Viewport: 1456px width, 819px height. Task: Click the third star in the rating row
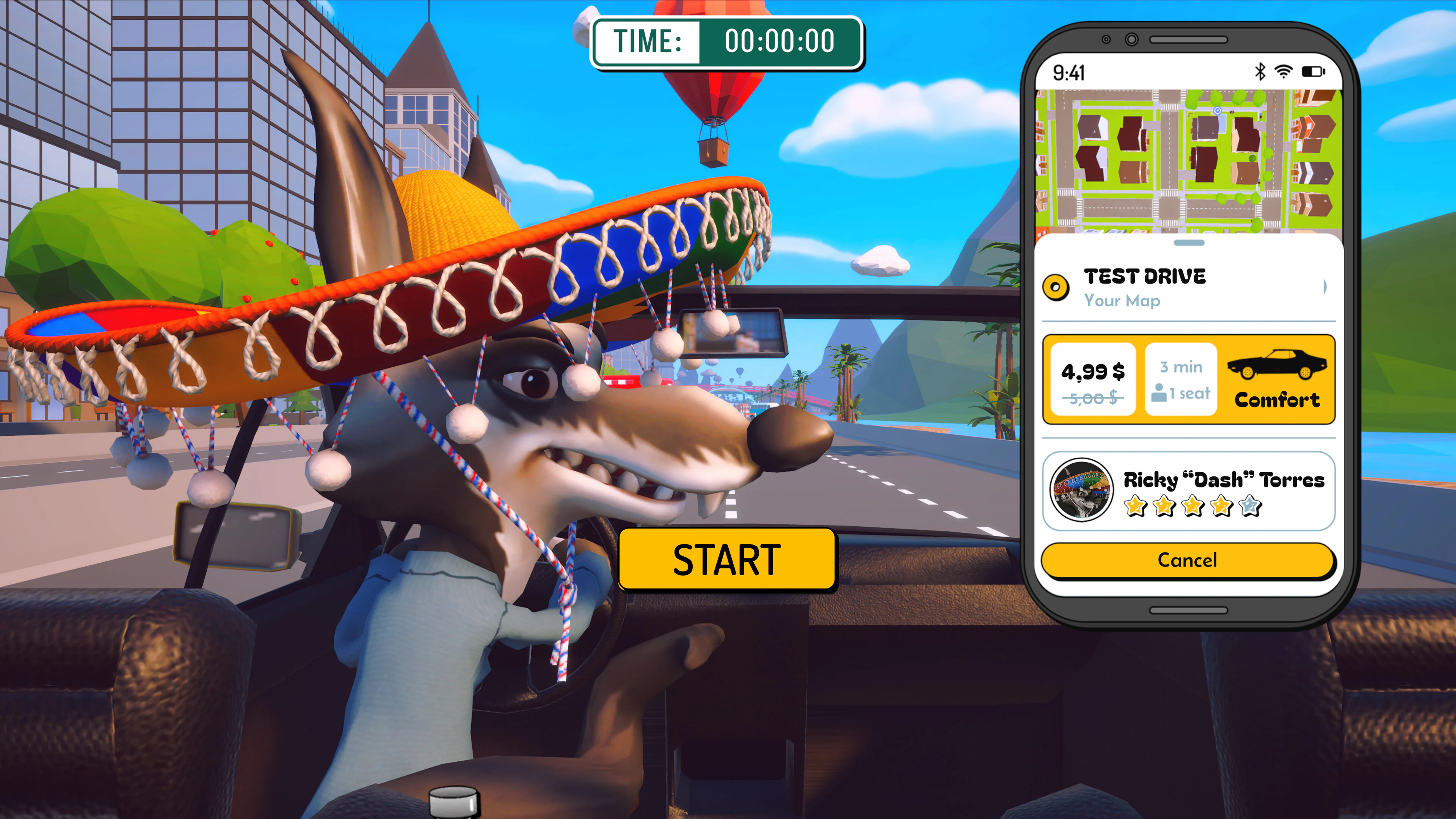coord(1192,507)
